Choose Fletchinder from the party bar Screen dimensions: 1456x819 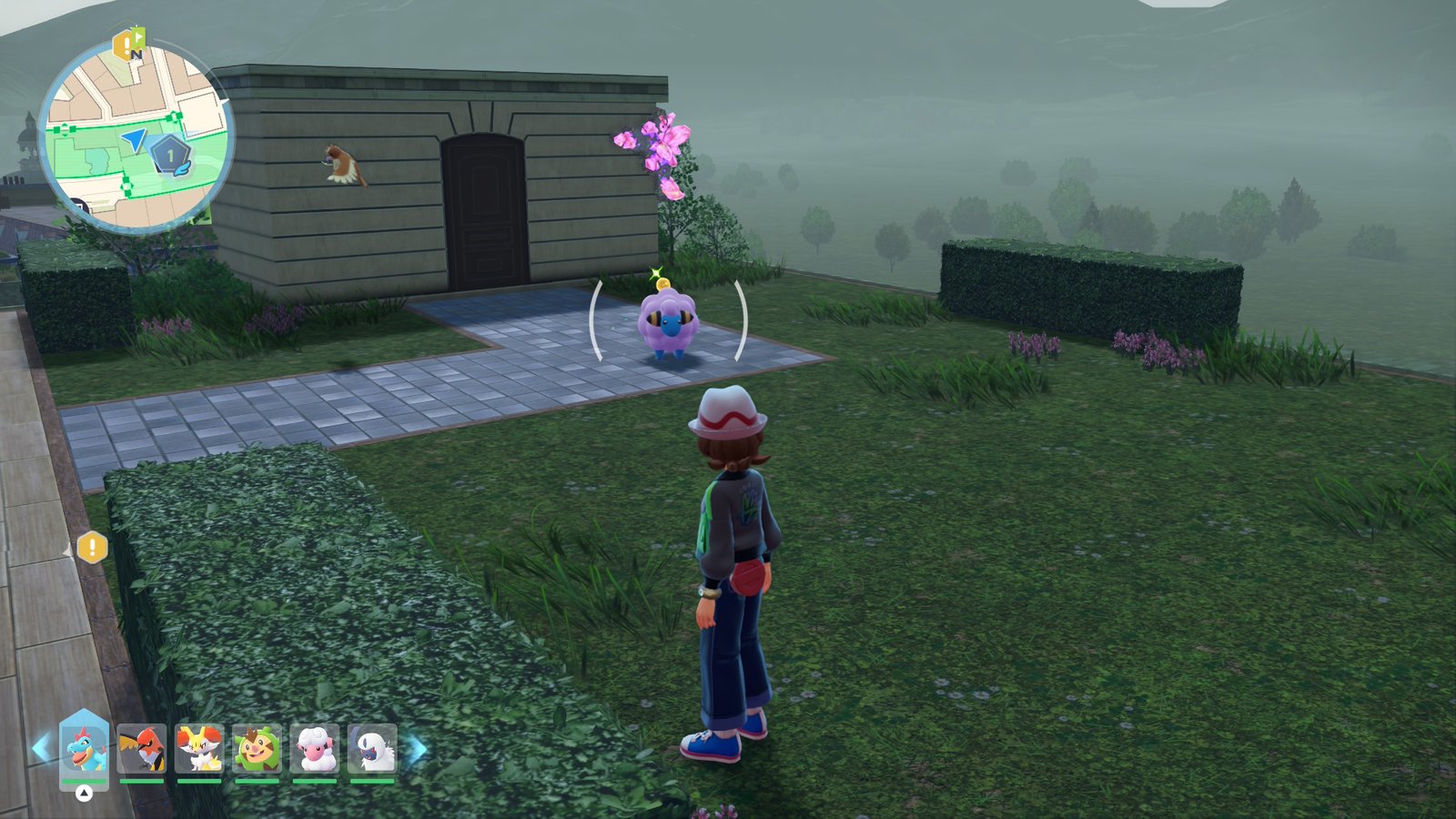pos(141,748)
